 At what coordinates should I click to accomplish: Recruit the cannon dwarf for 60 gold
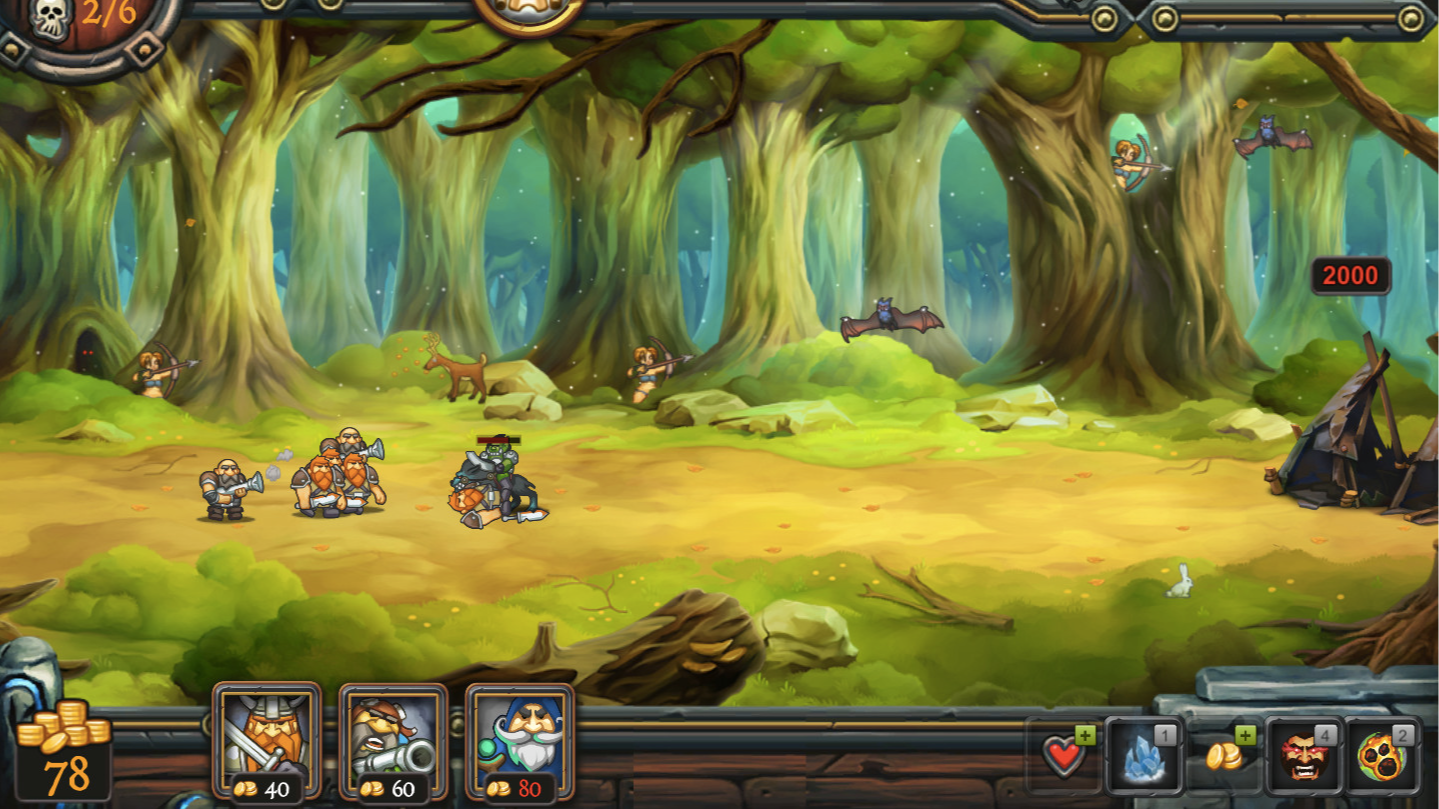coord(393,741)
